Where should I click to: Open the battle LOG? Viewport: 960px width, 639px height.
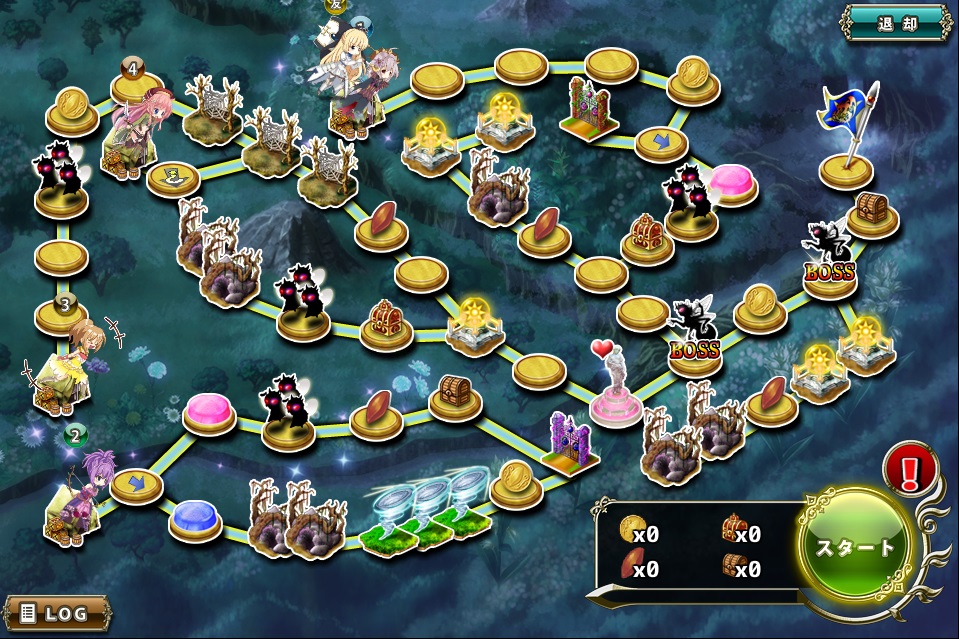pos(56,612)
